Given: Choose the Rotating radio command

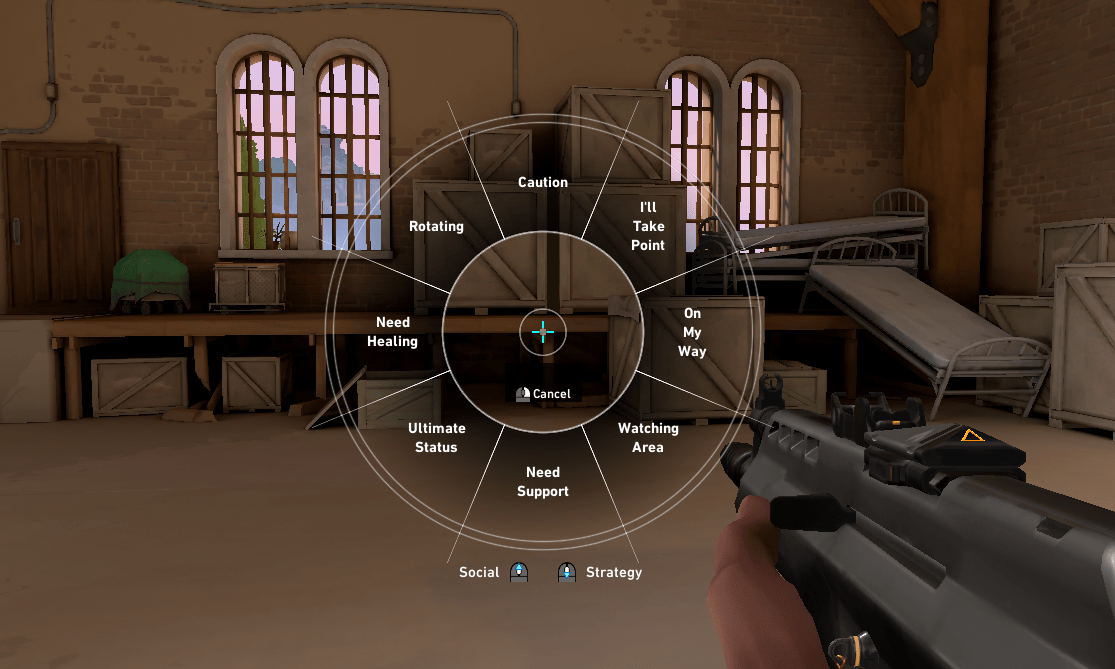Looking at the screenshot, I should pyautogui.click(x=437, y=227).
